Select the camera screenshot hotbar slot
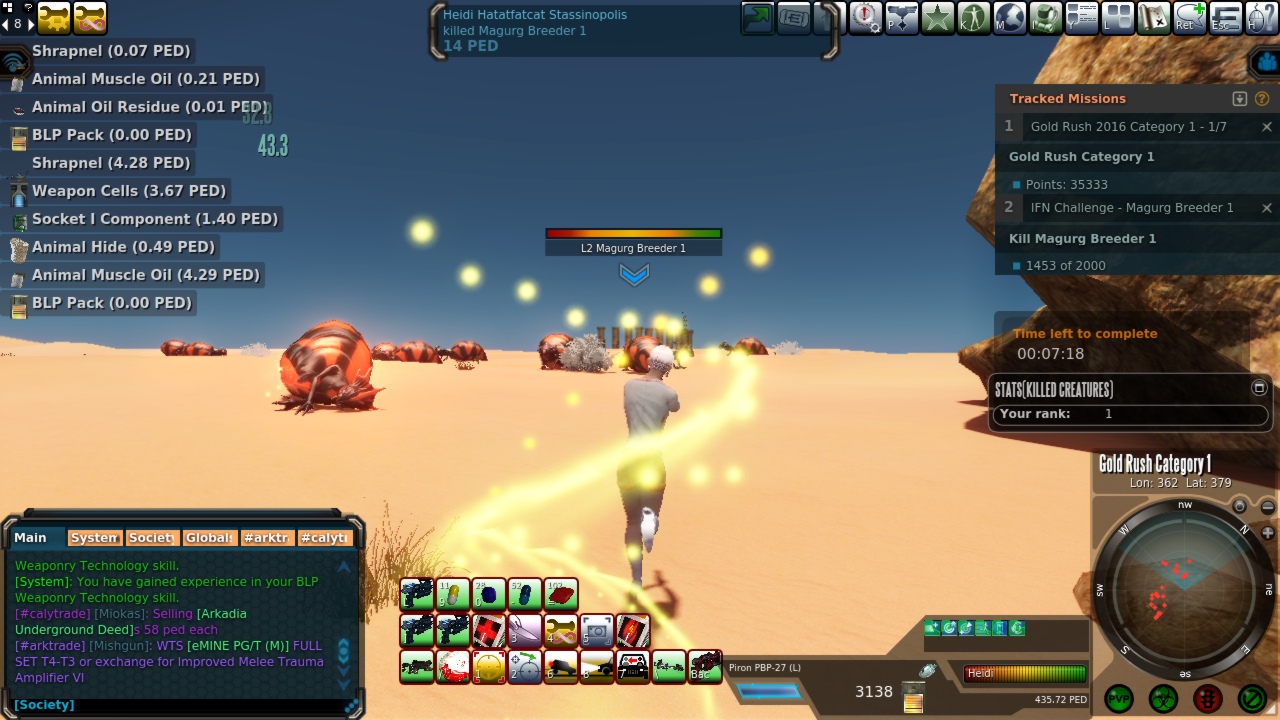The image size is (1280, 720). [x=597, y=631]
